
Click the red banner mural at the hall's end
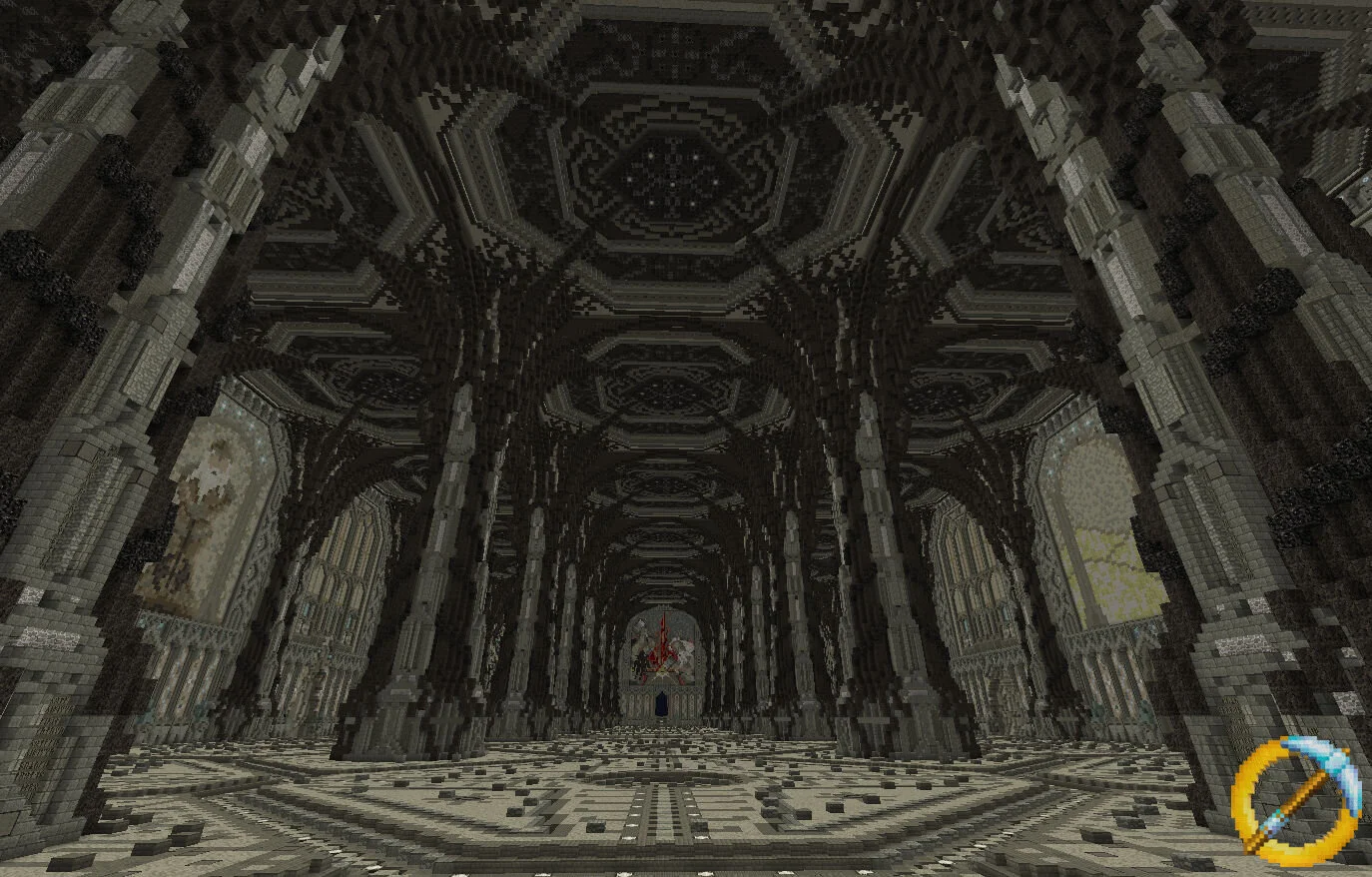[x=662, y=639]
